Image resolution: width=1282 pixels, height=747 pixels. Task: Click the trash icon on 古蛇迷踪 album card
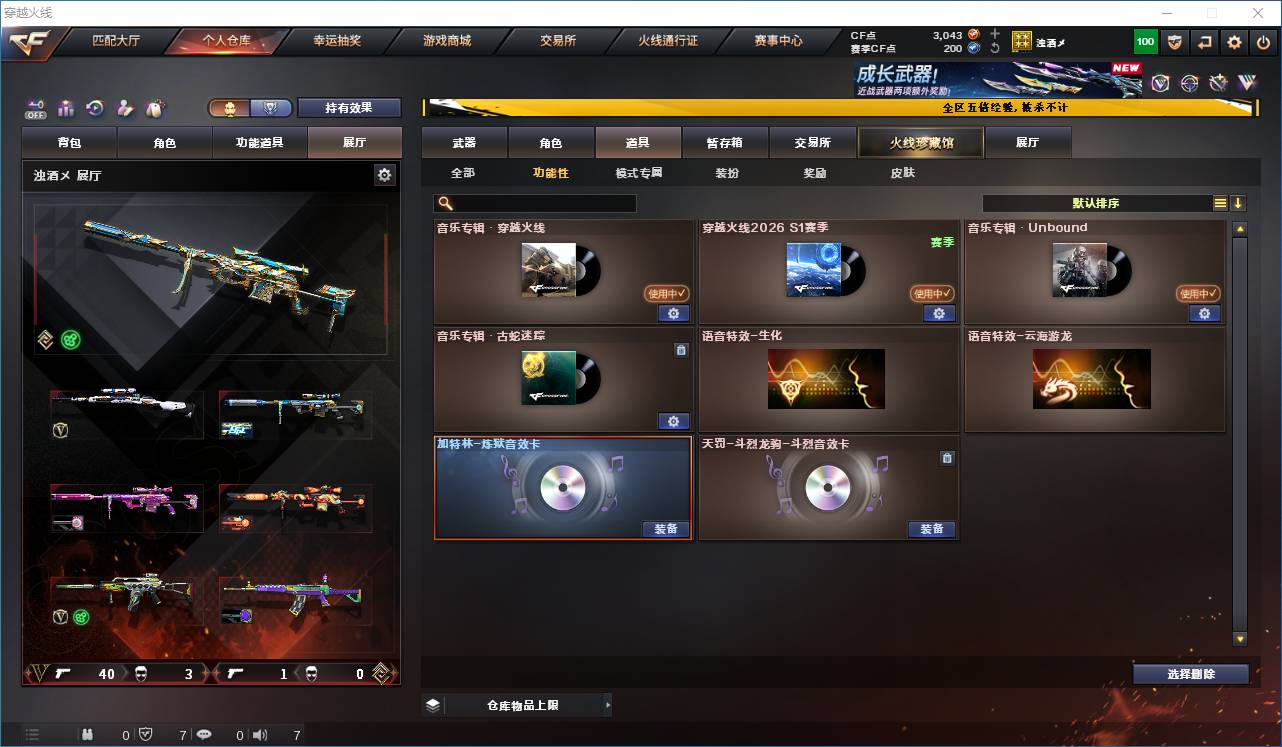(682, 350)
